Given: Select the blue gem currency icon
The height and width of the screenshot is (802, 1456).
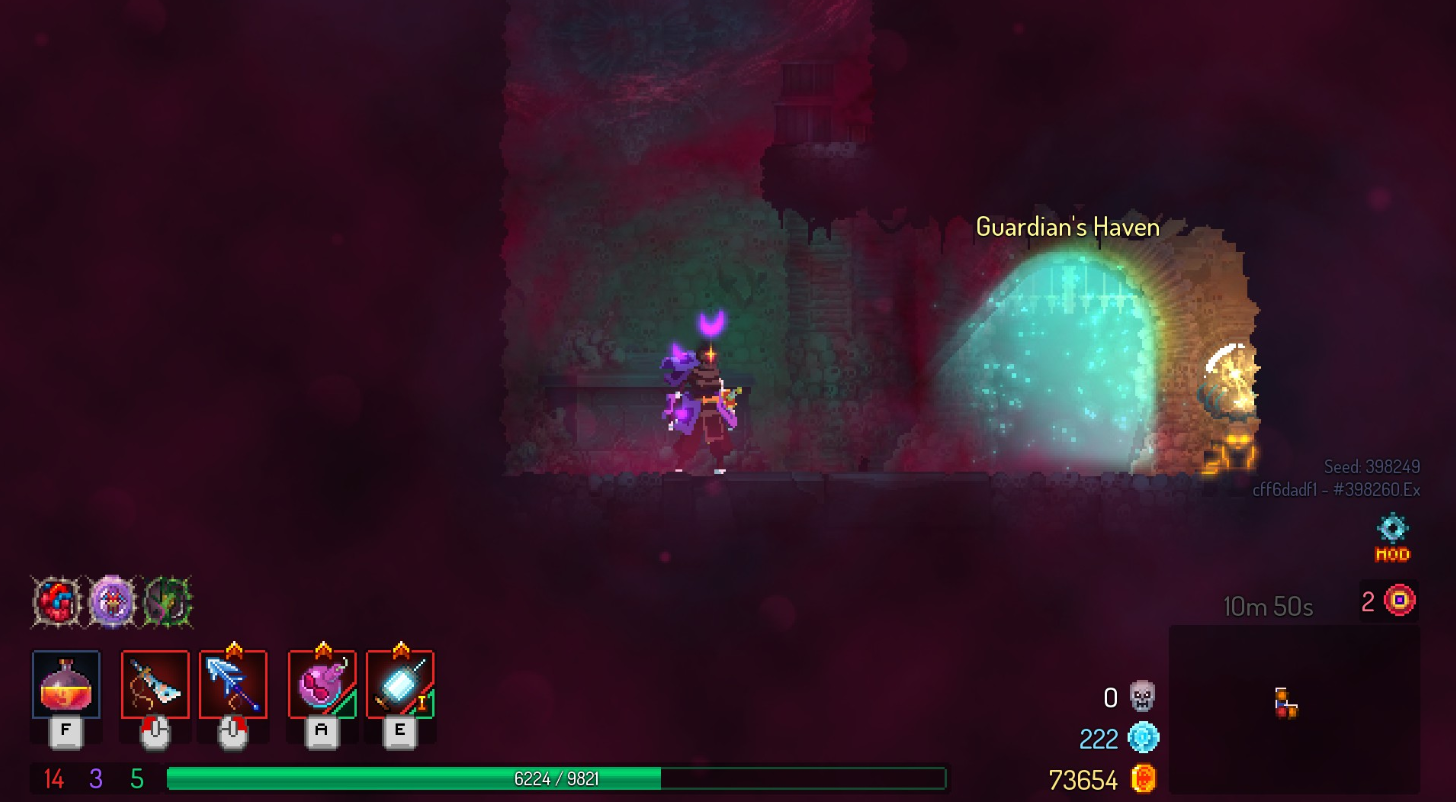Looking at the screenshot, I should point(1143,739).
